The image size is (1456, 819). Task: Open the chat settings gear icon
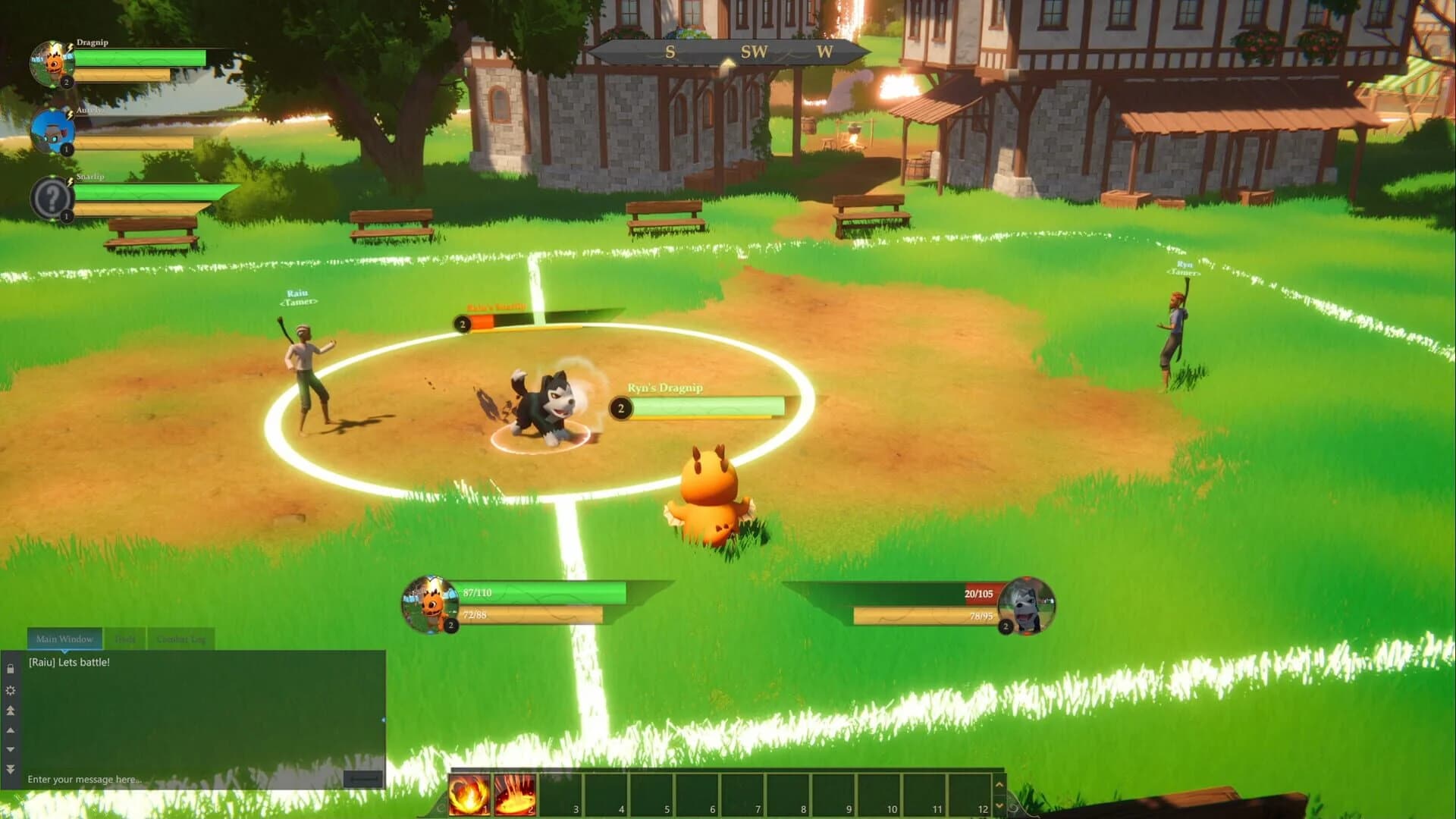tap(11, 690)
